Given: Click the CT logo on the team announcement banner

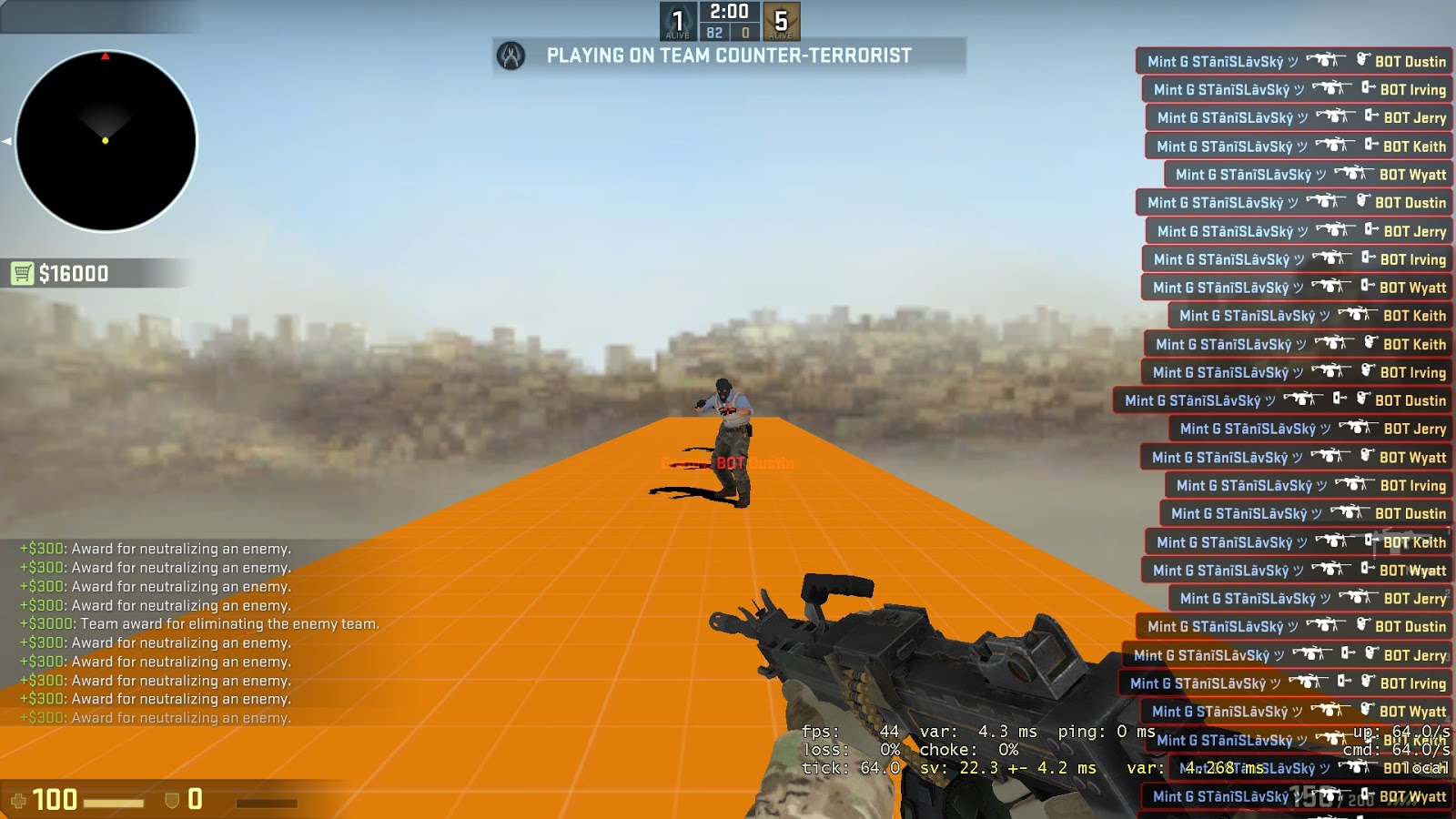Looking at the screenshot, I should click(511, 56).
